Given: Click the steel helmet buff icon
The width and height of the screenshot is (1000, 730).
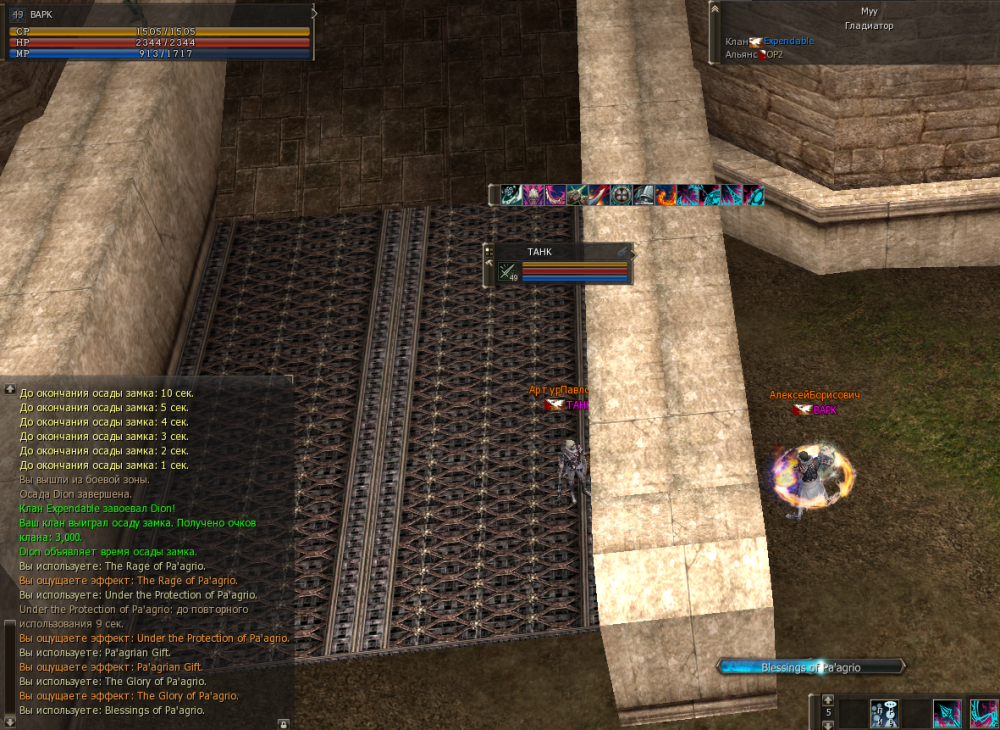Looking at the screenshot, I should click(643, 195).
